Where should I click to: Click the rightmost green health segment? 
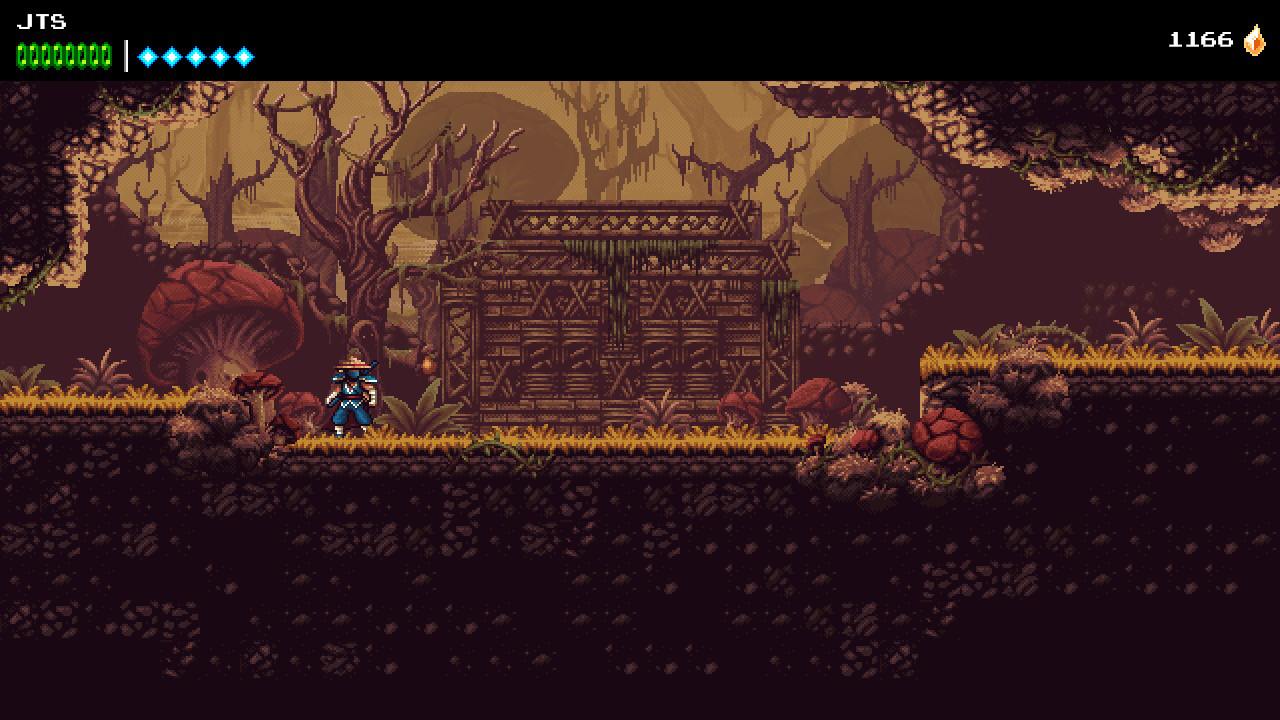105,56
